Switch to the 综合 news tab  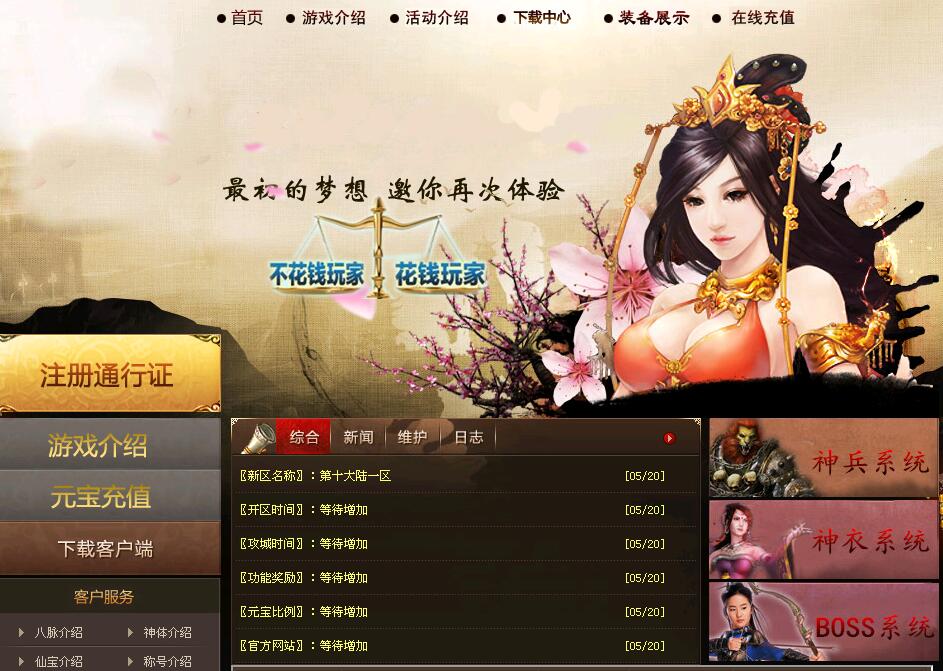[x=304, y=437]
